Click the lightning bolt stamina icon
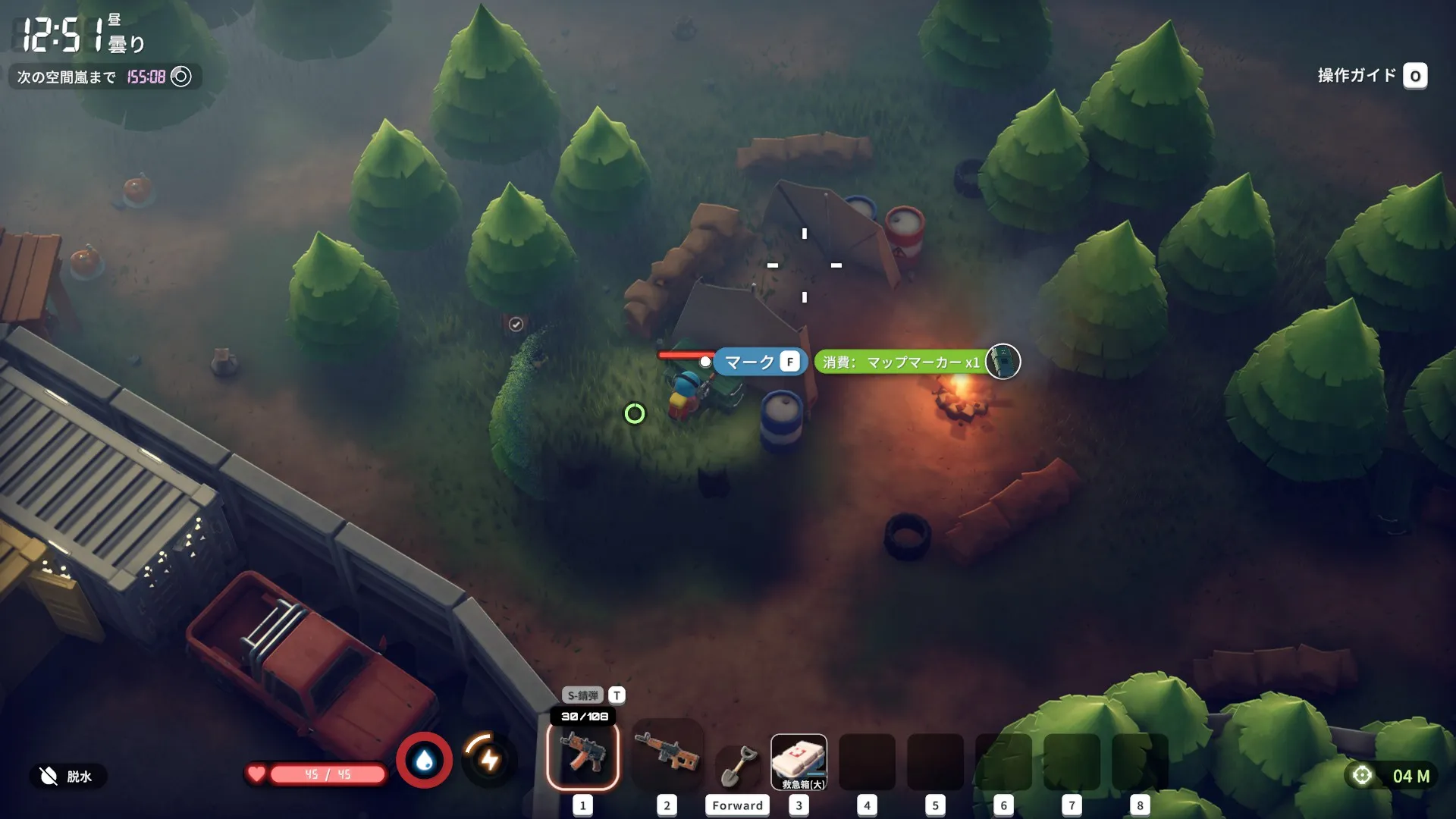The width and height of the screenshot is (1456, 819). pos(489,759)
